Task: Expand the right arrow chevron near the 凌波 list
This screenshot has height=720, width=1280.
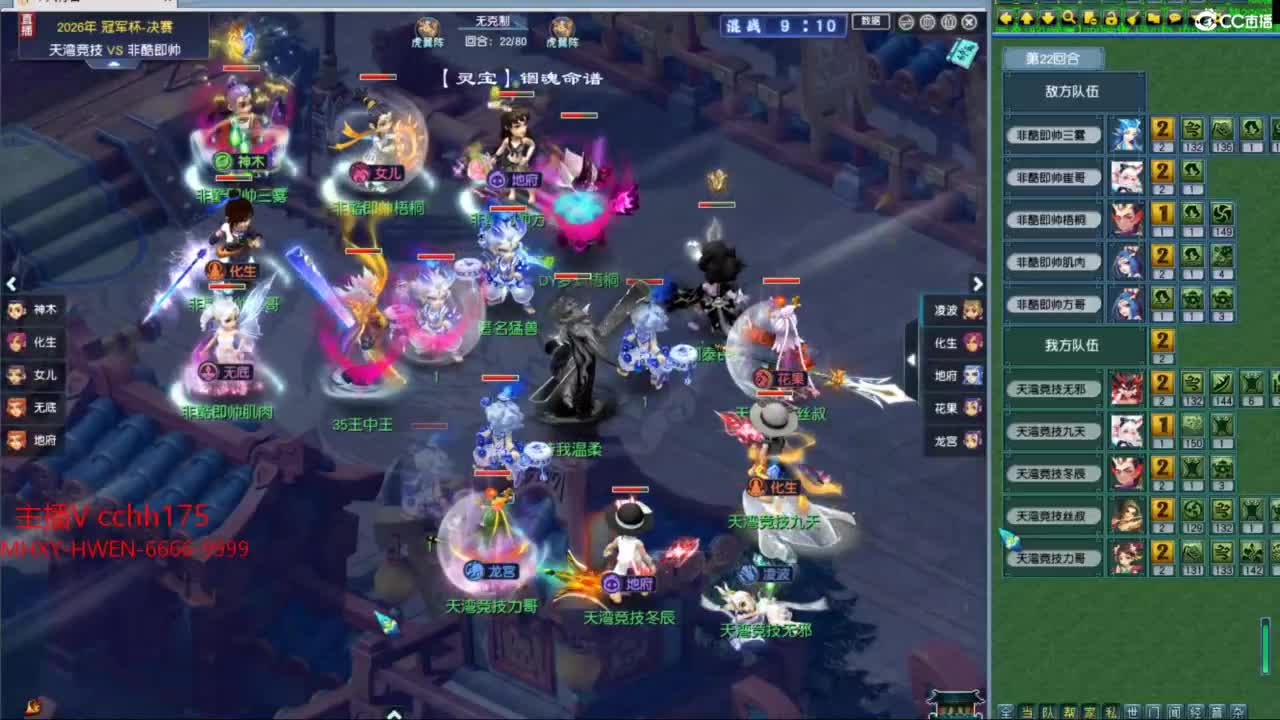Action: pyautogui.click(x=978, y=283)
